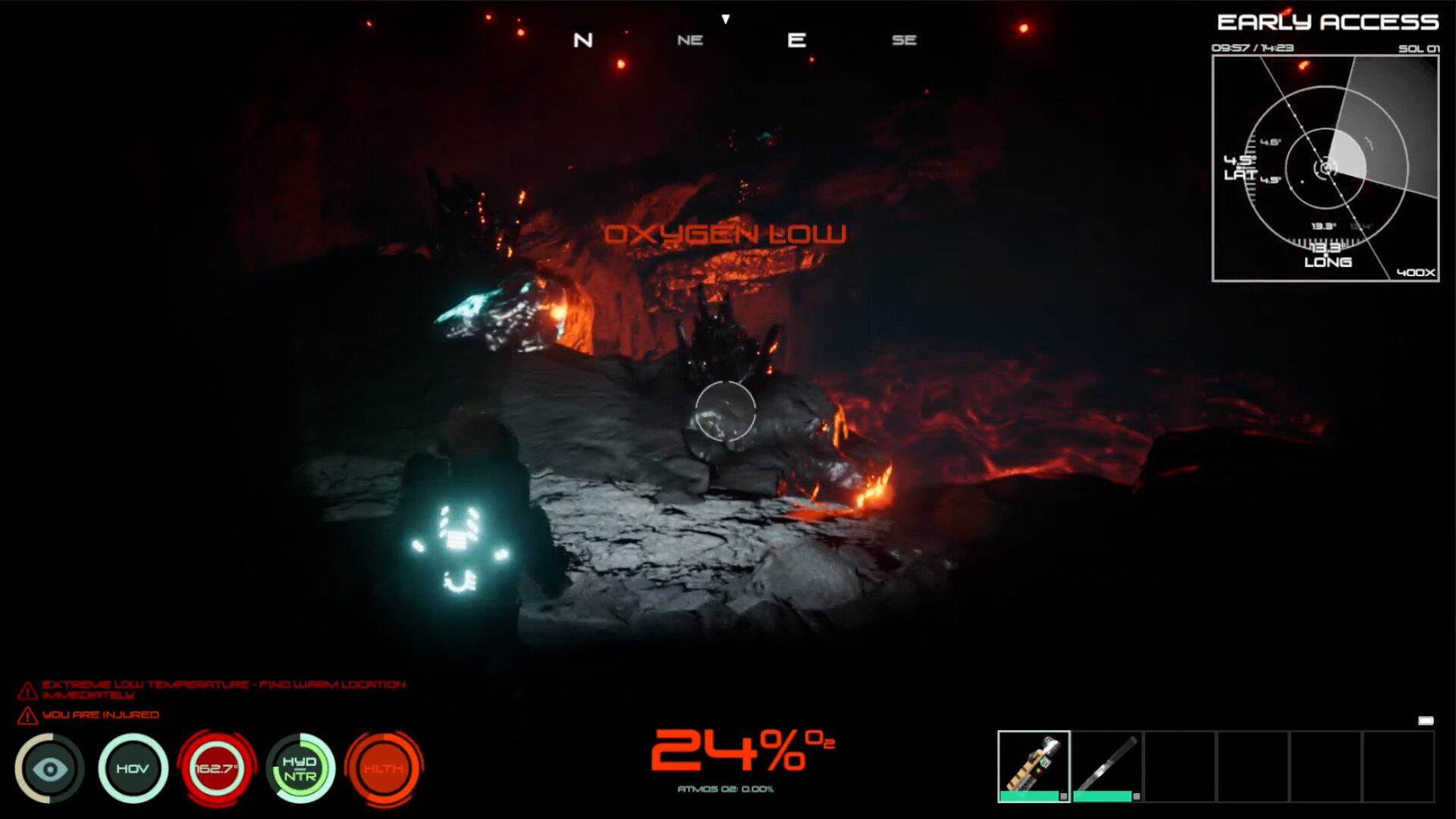Click the eye visibility status icon
Screen dimensions: 1456x819
[x=50, y=768]
